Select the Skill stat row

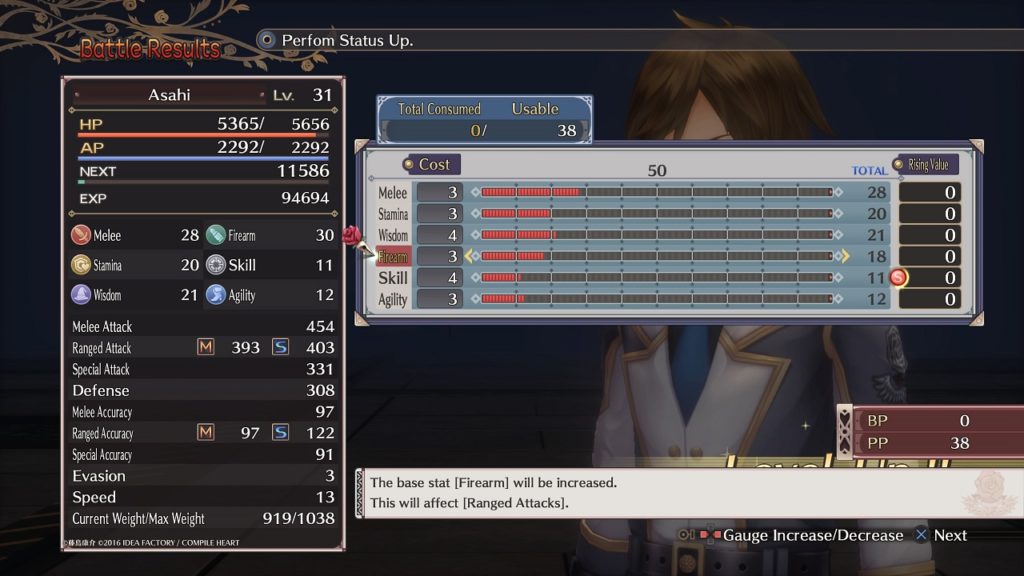393,278
